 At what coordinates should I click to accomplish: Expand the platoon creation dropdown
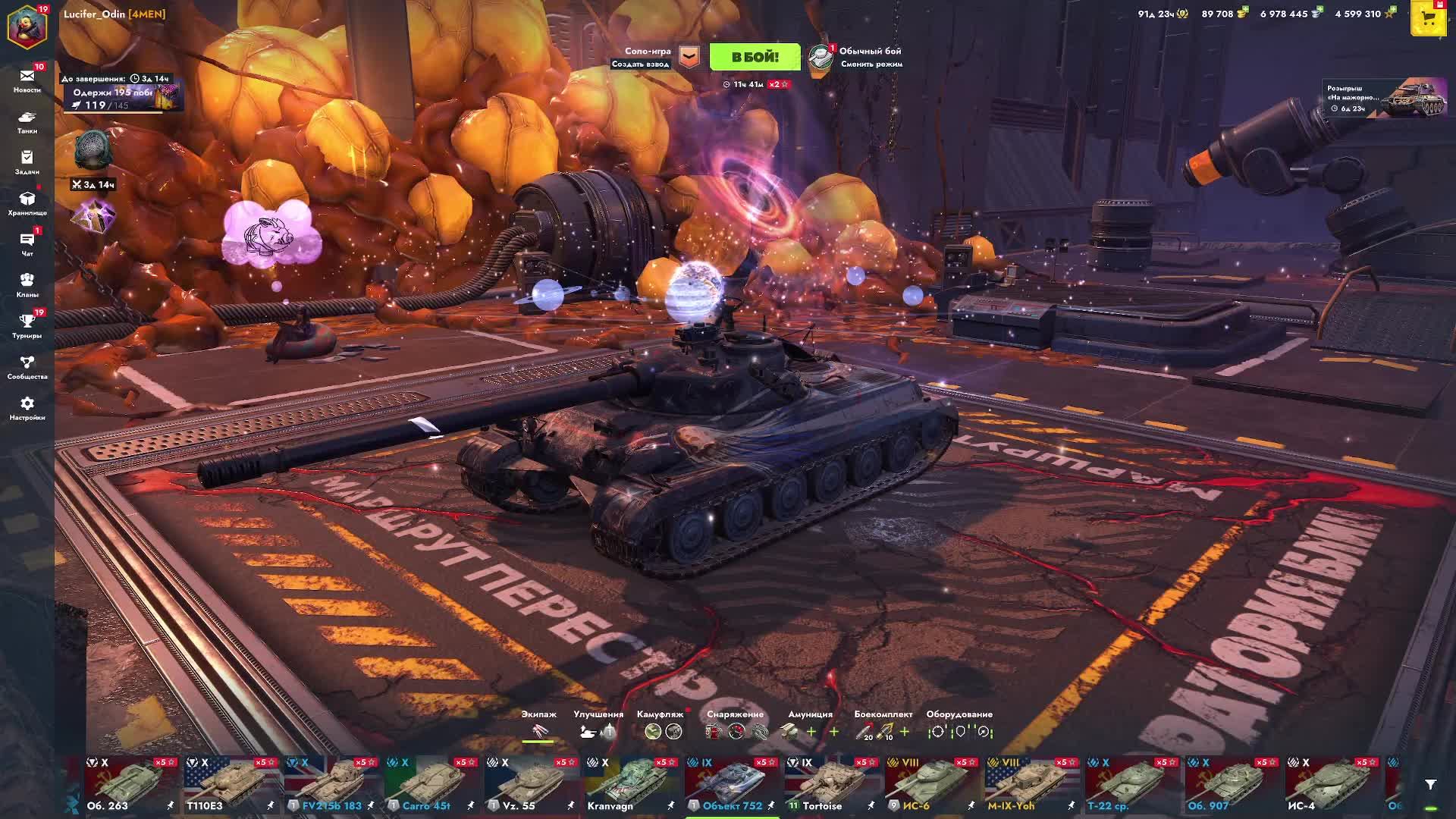689,57
